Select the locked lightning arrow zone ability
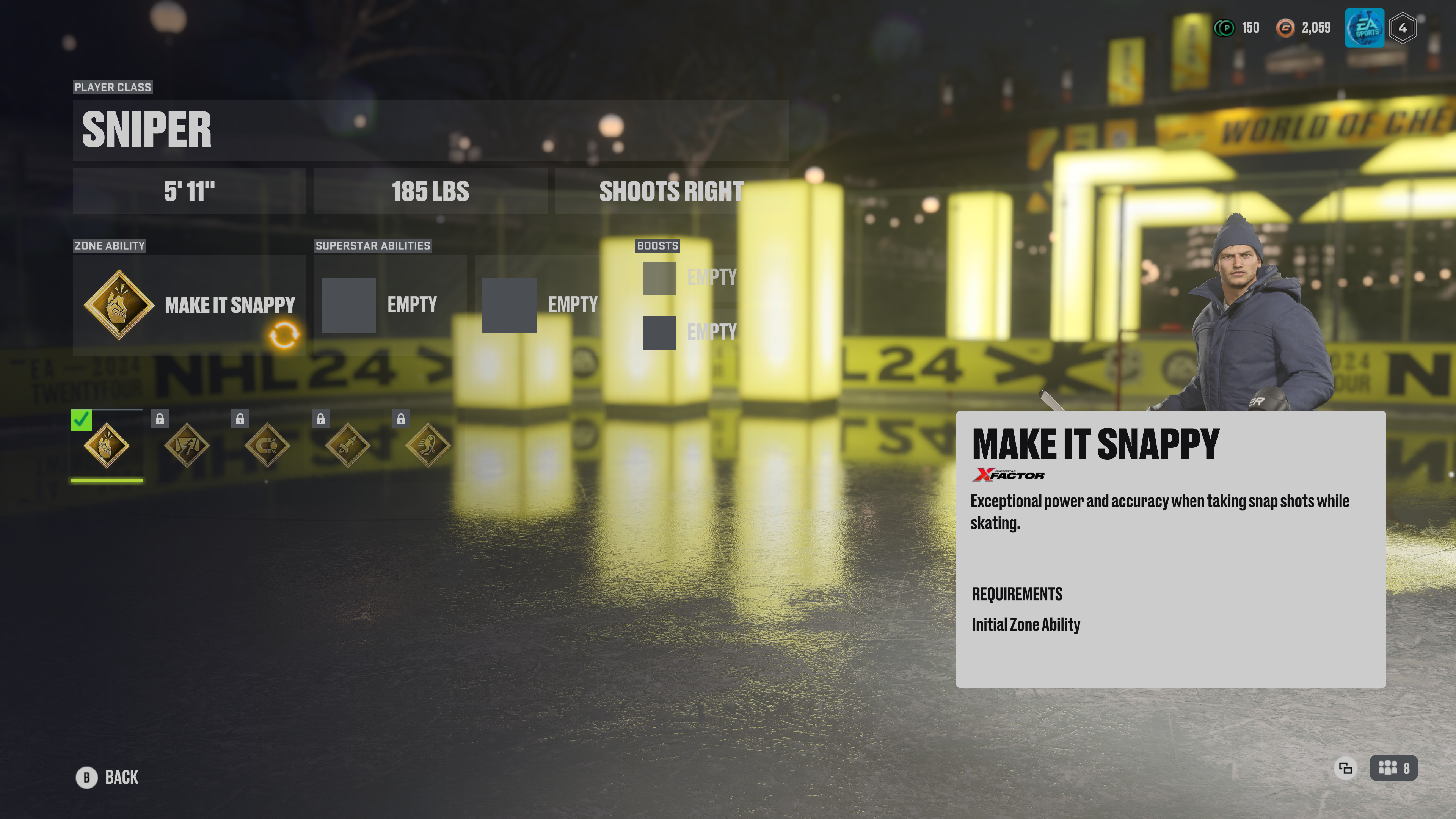The image size is (1456, 819). 187,446
